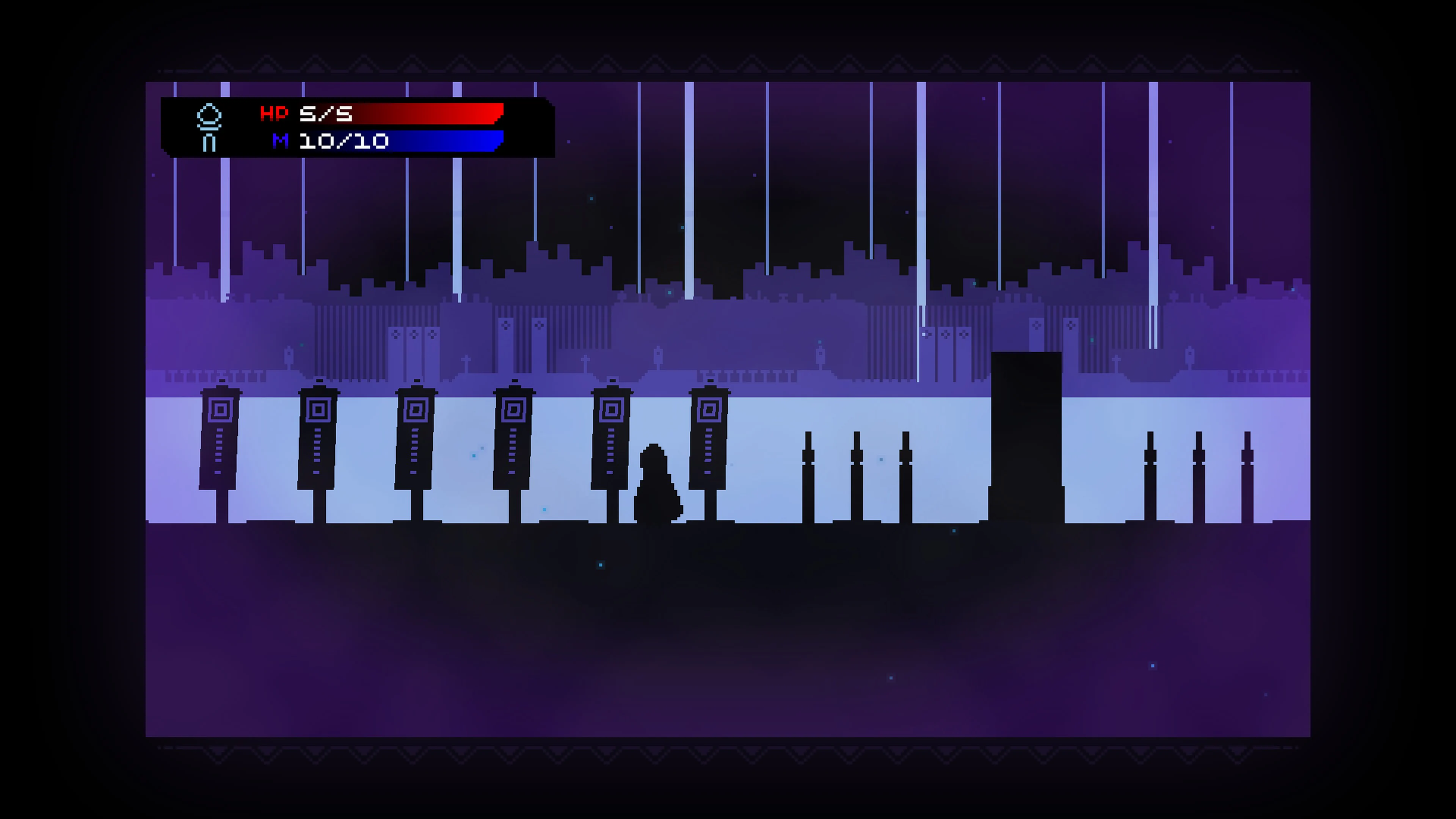
Task: Open the cluster of three swords near center
Action: click(856, 486)
